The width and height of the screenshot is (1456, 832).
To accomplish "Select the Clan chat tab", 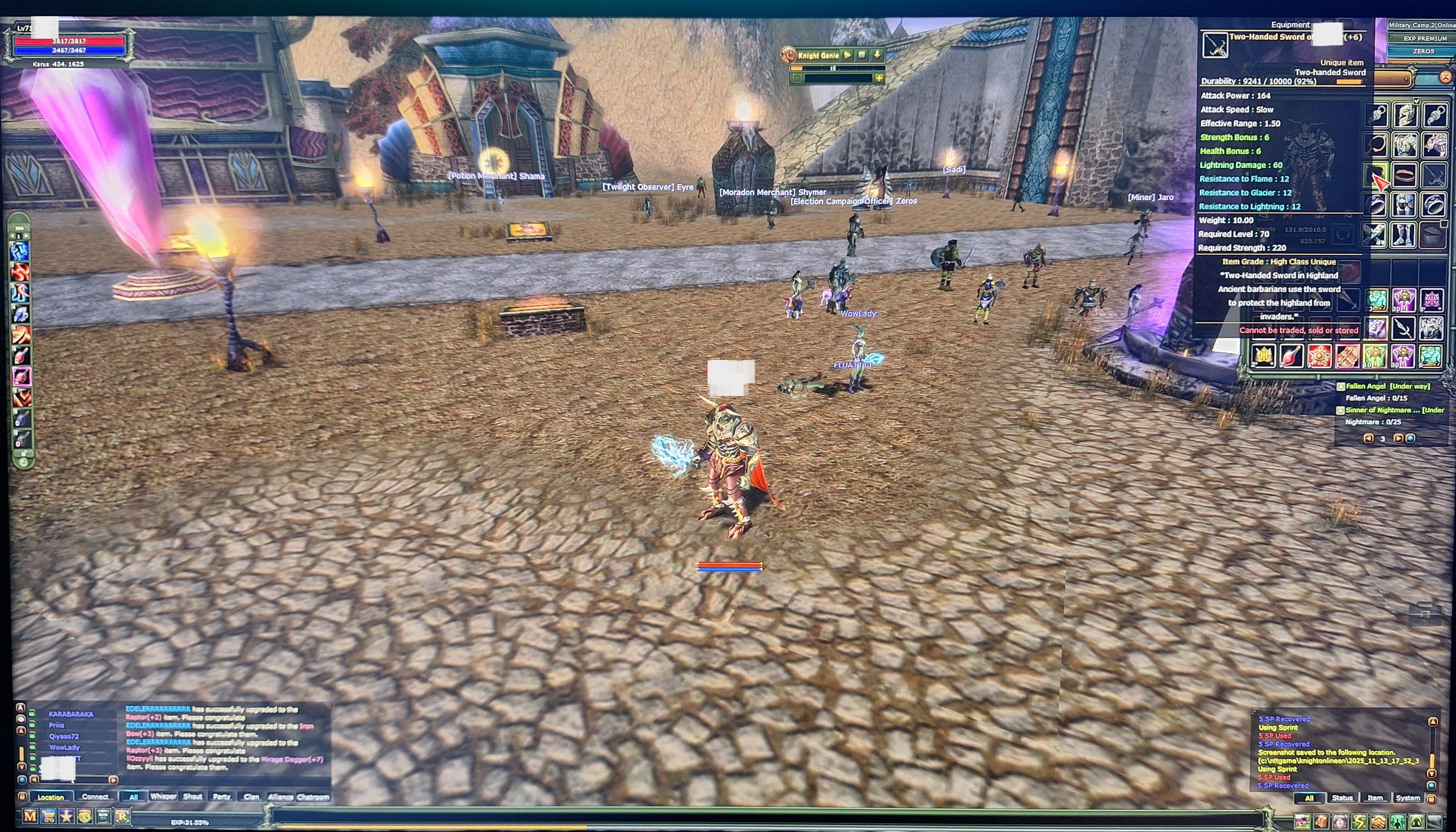I will click(x=252, y=797).
